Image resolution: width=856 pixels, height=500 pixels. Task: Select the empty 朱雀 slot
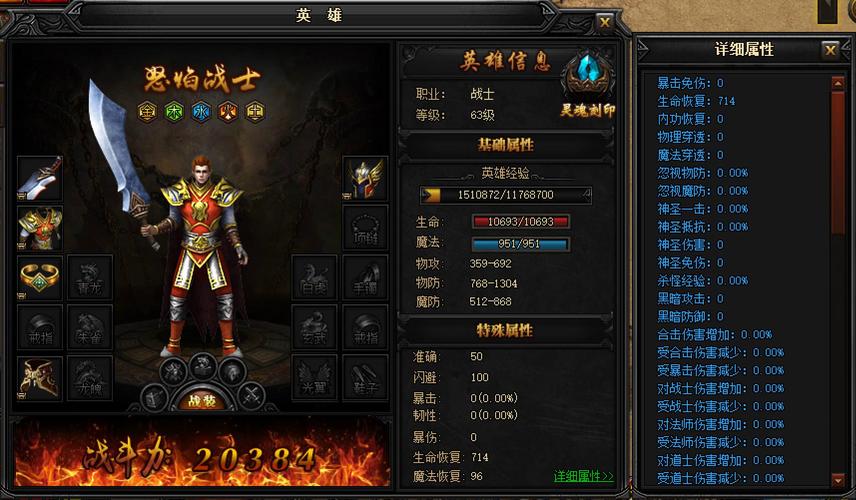[90, 329]
